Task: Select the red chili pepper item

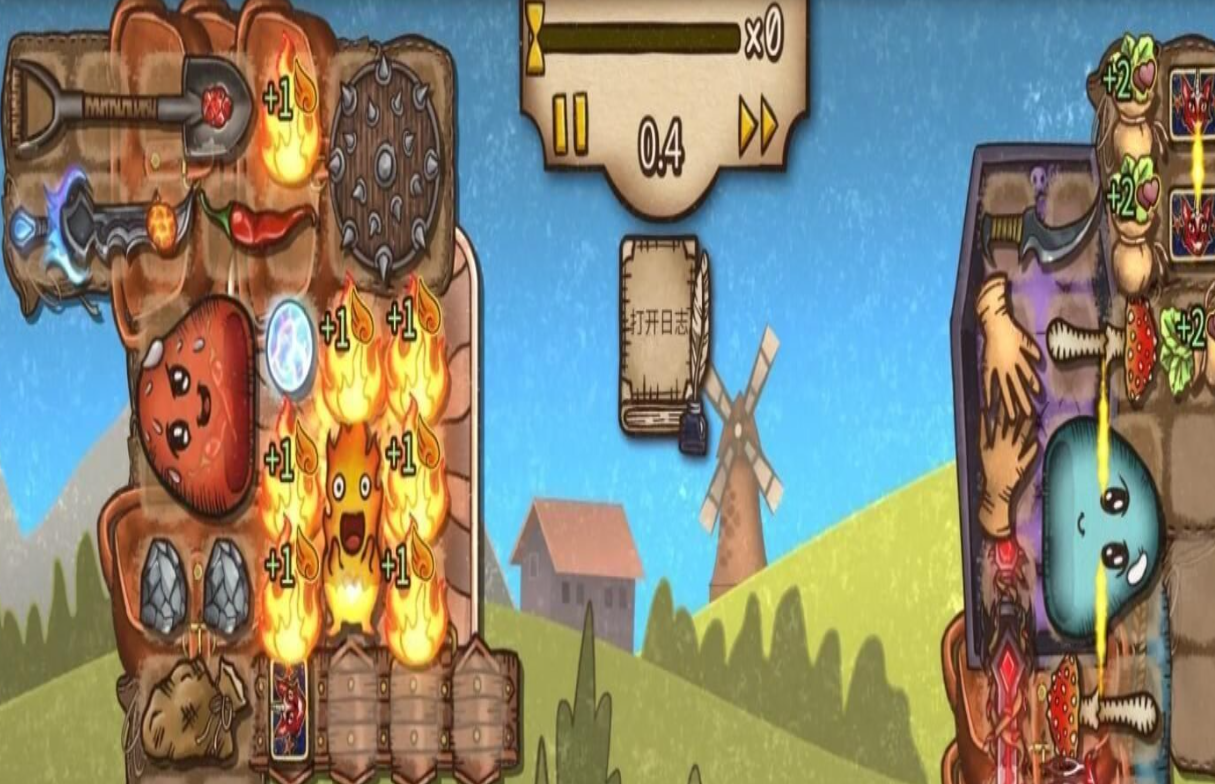Action: [x=261, y=221]
